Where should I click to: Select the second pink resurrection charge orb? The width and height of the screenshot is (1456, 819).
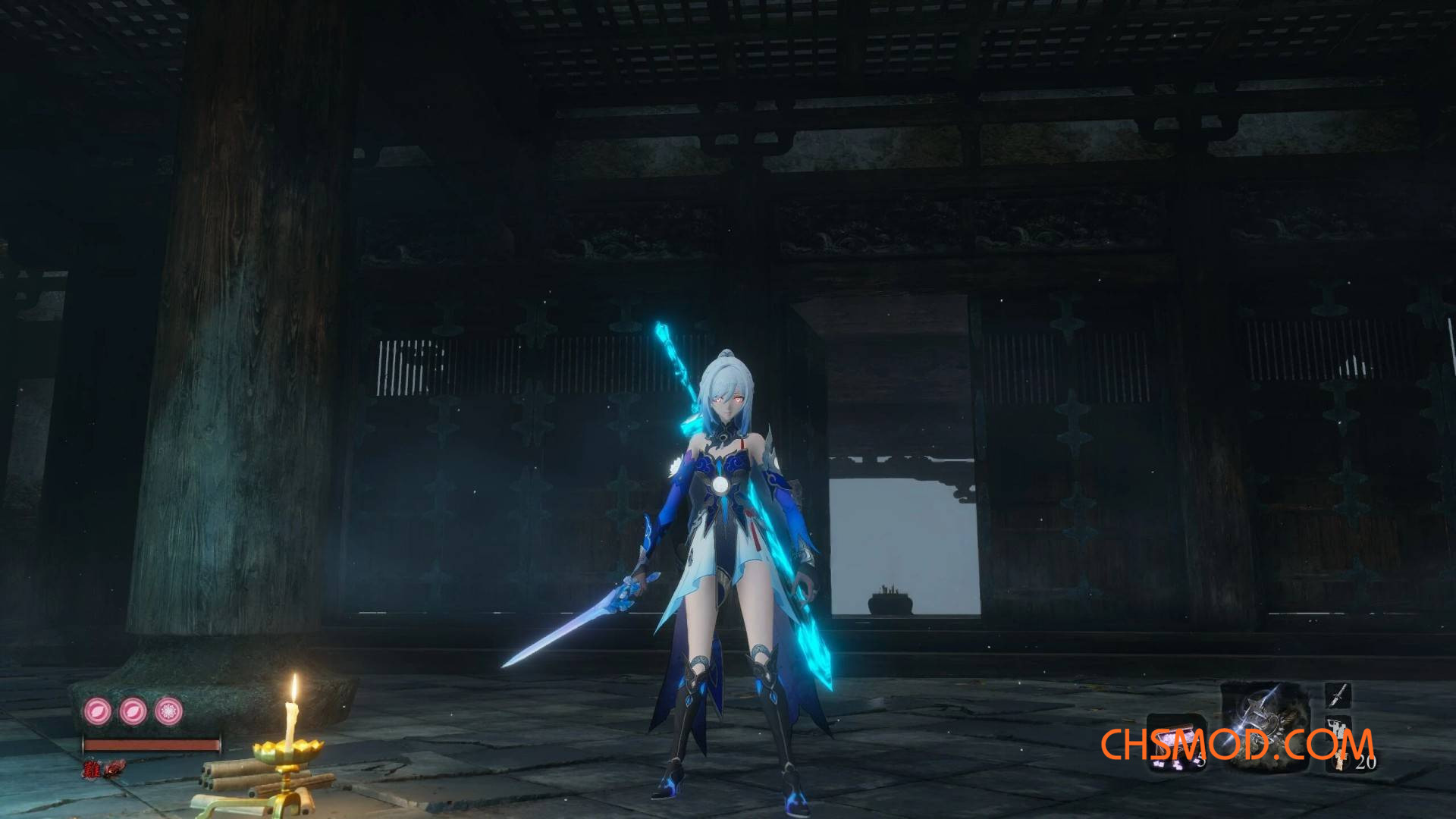[132, 711]
